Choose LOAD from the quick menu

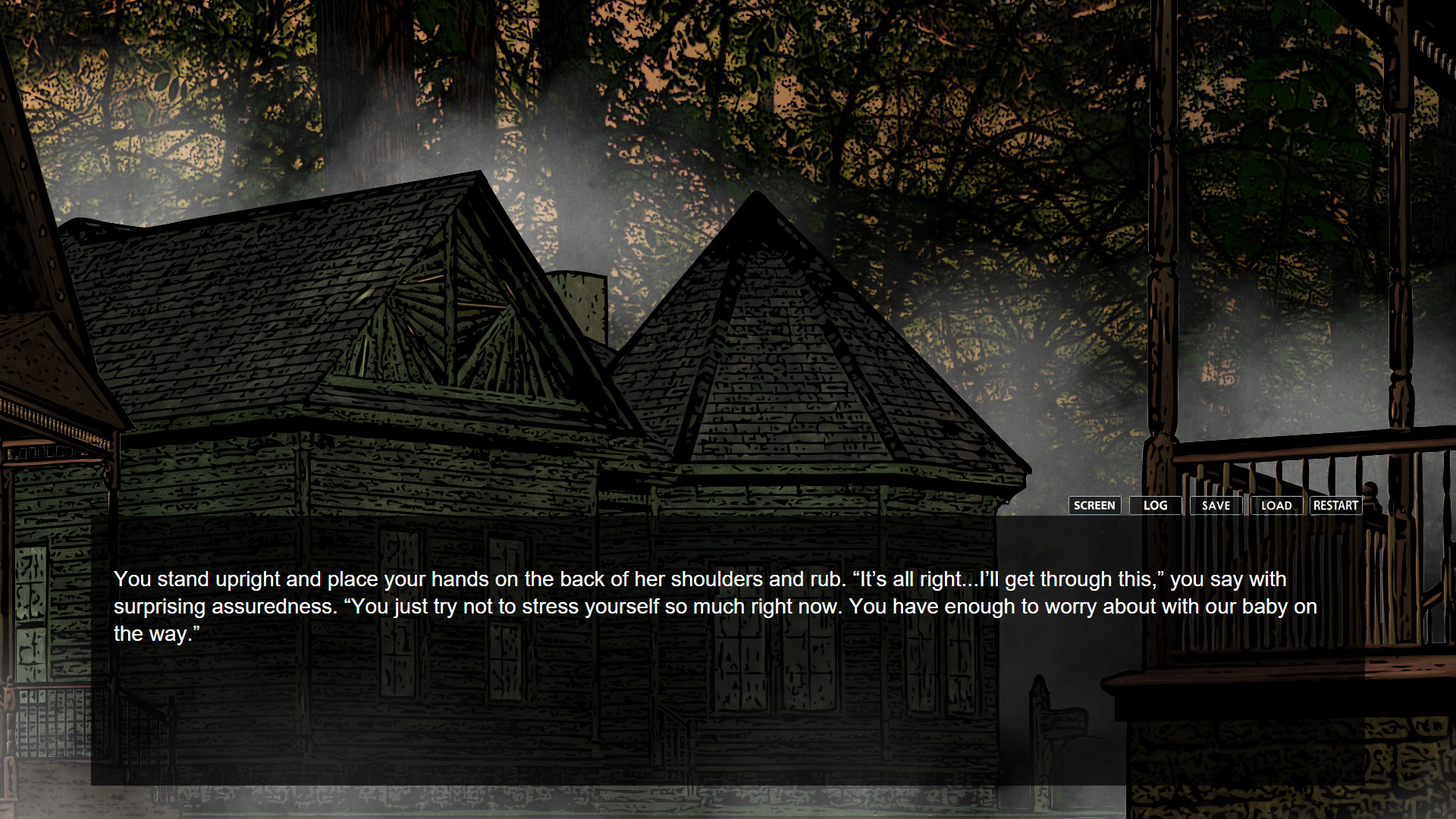(x=1276, y=505)
